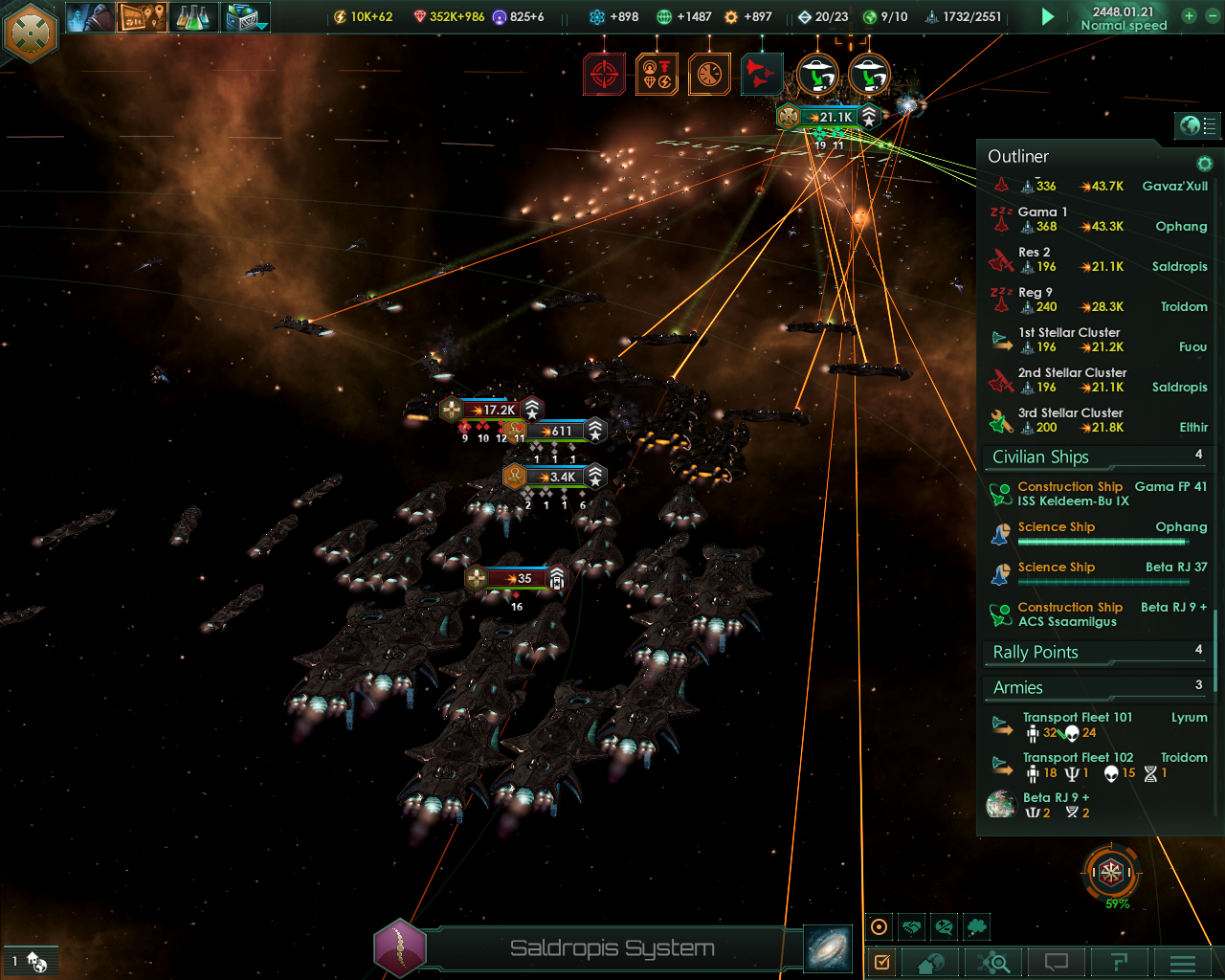
Task: Open the empire emblem government screen
Action: (x=32, y=33)
